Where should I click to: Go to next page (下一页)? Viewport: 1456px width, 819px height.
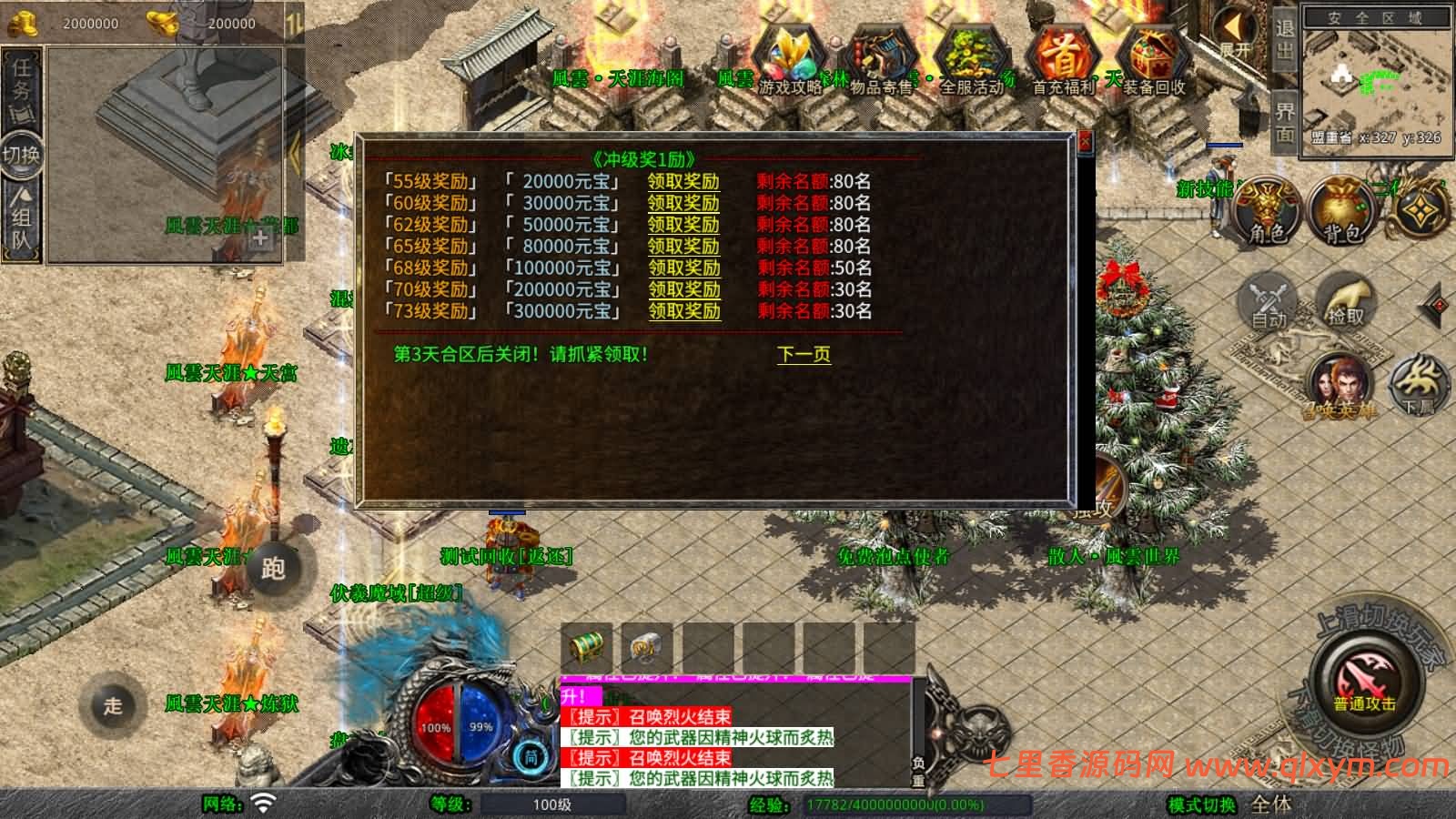pyautogui.click(x=804, y=354)
